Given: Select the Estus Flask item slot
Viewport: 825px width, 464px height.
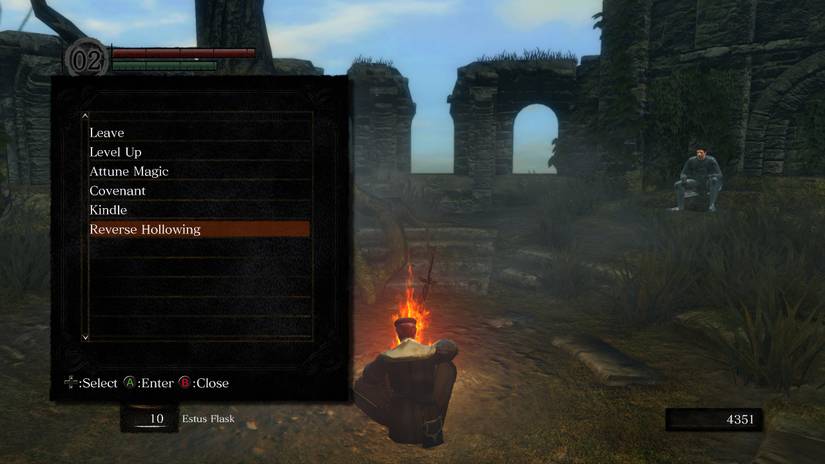Looking at the screenshot, I should (x=150, y=419).
